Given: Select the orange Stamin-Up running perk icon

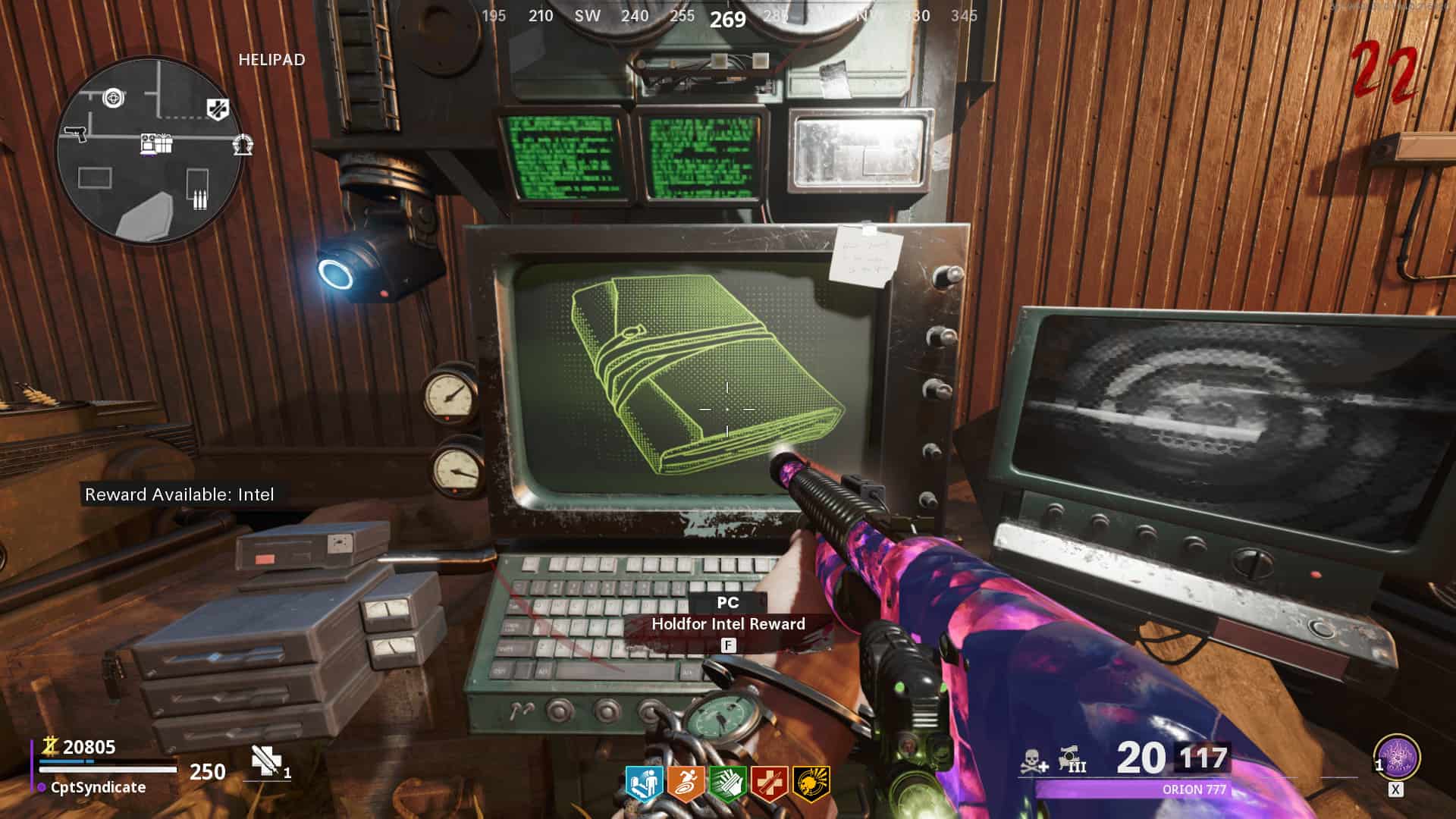Looking at the screenshot, I should (686, 785).
